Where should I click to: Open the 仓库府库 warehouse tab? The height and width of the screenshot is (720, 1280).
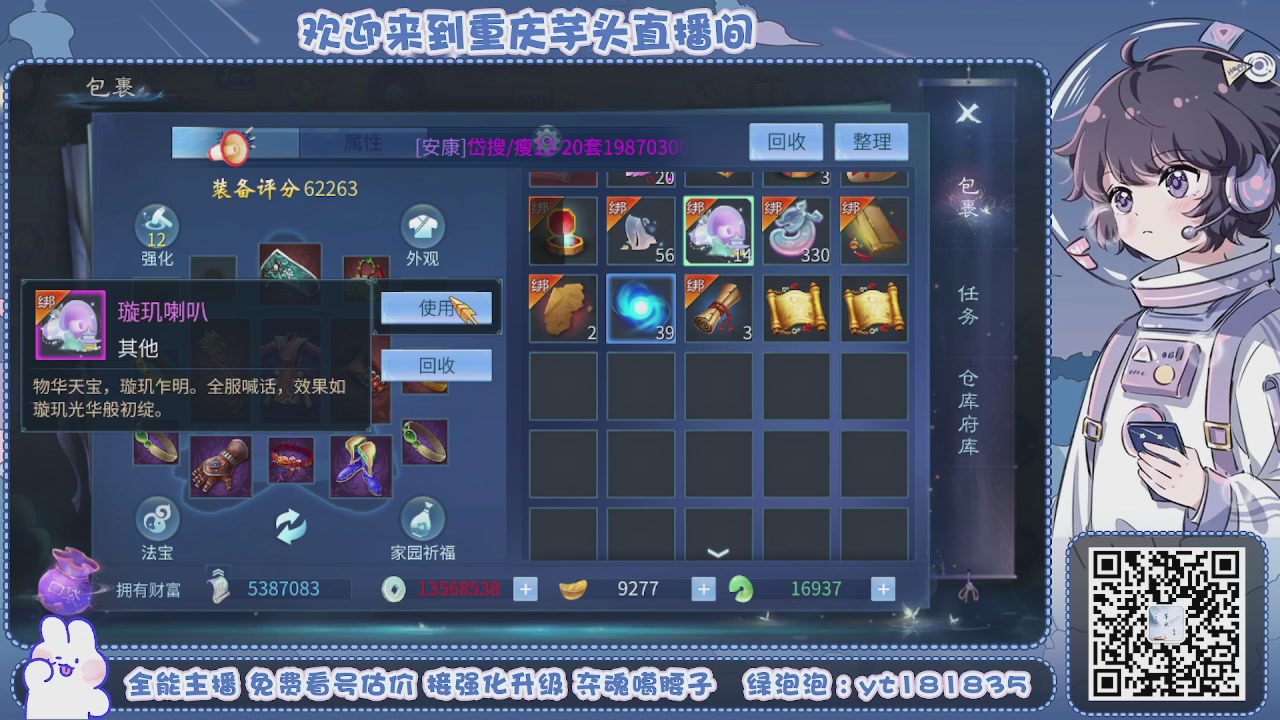[969, 408]
